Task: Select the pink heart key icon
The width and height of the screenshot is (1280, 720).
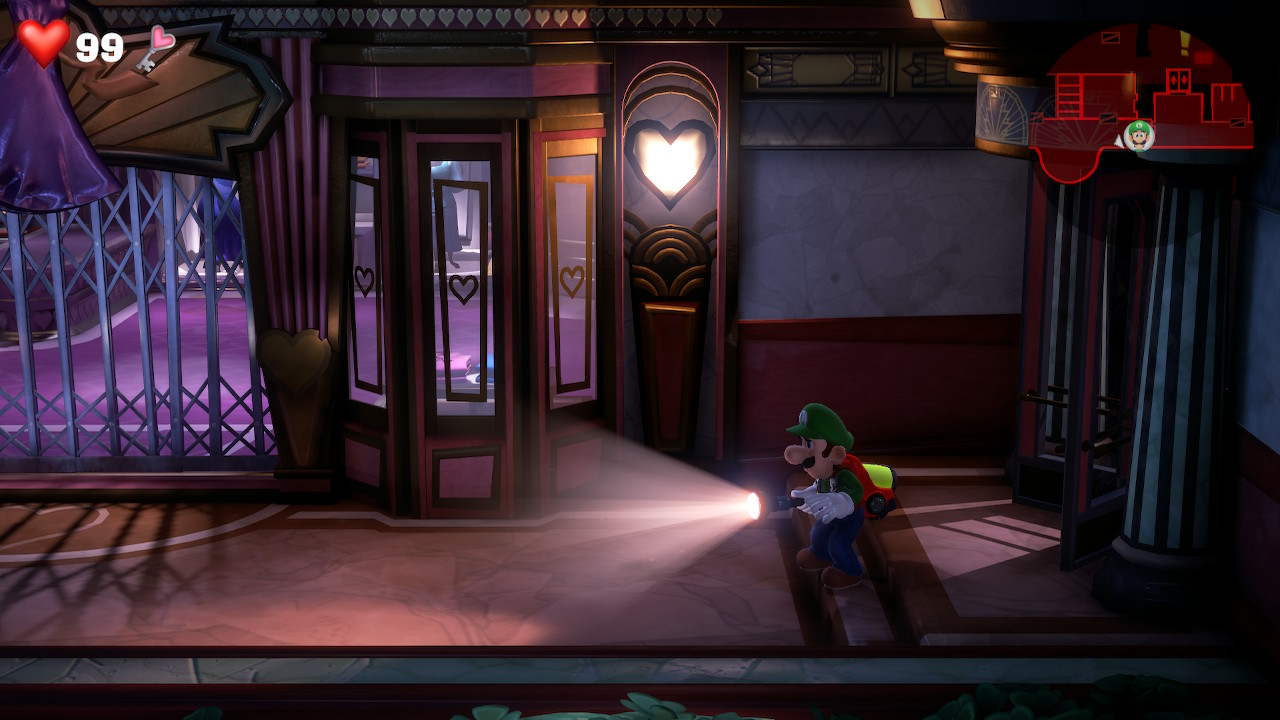Action: coord(156,47)
